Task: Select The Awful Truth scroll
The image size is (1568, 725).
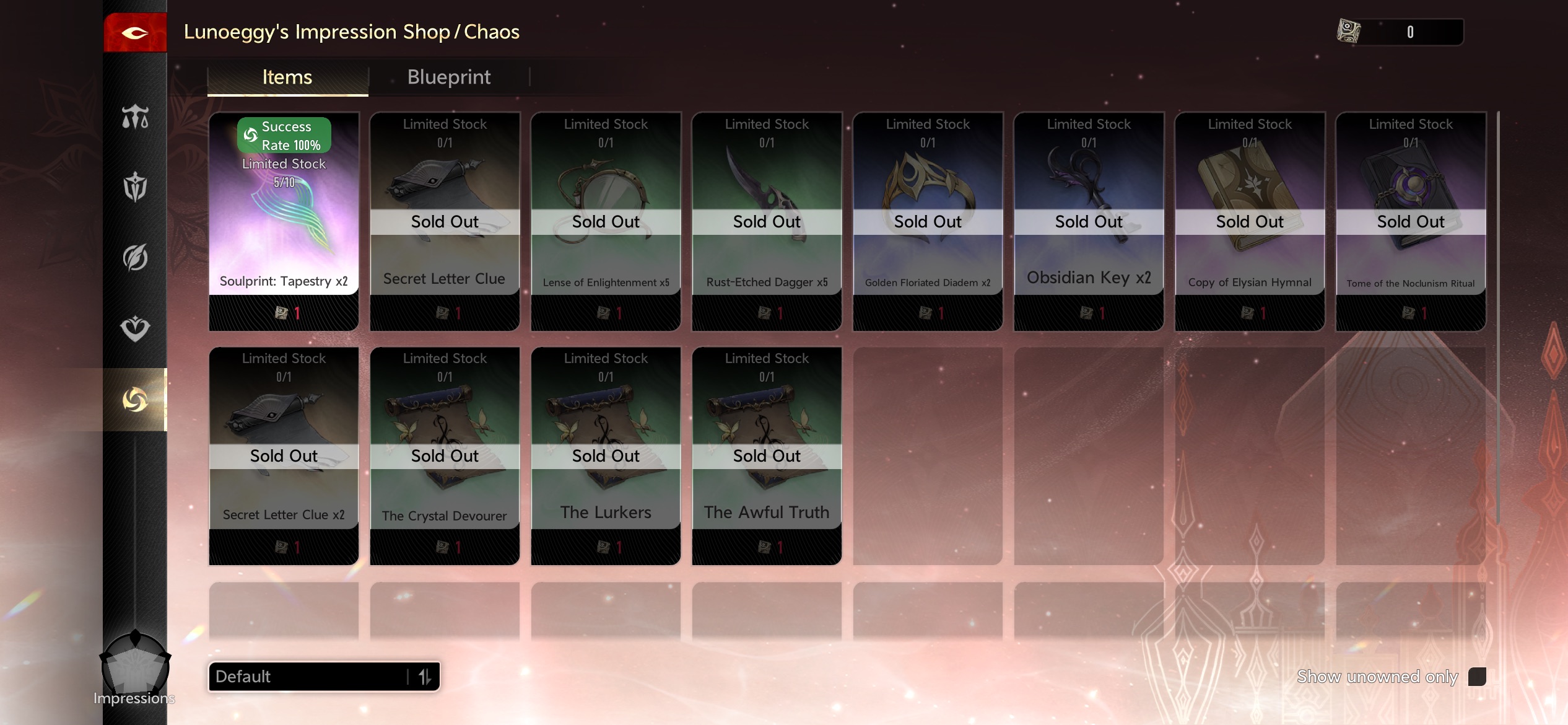Action: click(x=767, y=455)
